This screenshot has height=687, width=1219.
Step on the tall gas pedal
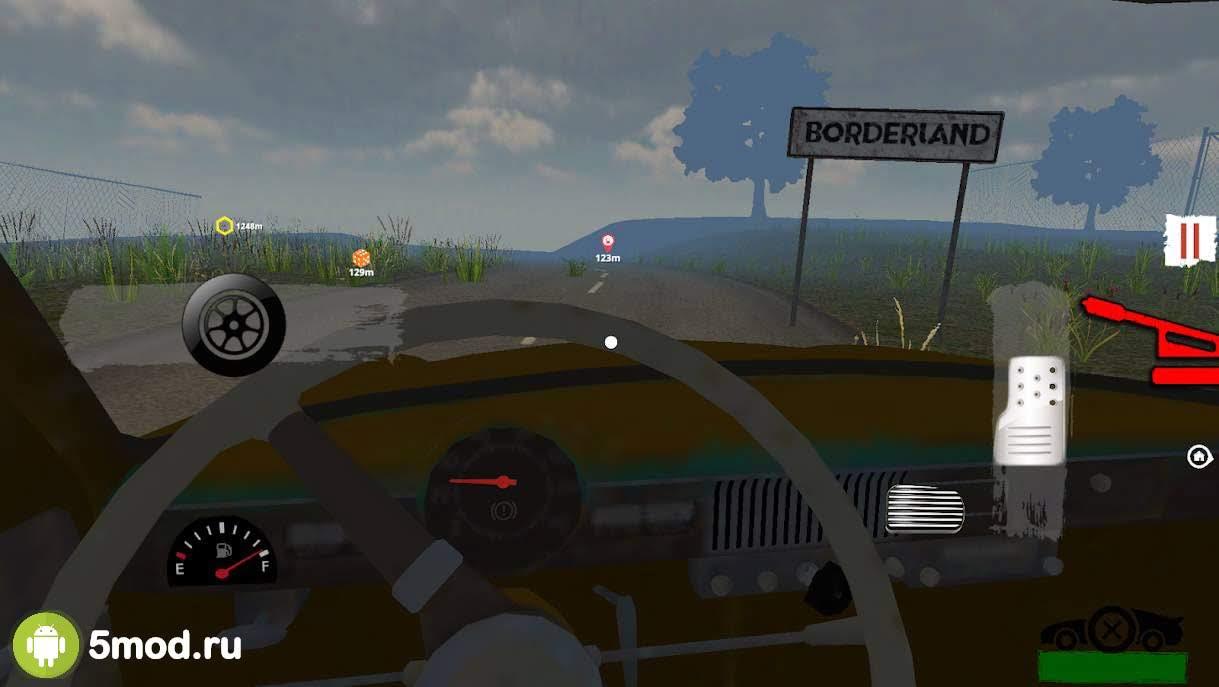(1028, 409)
